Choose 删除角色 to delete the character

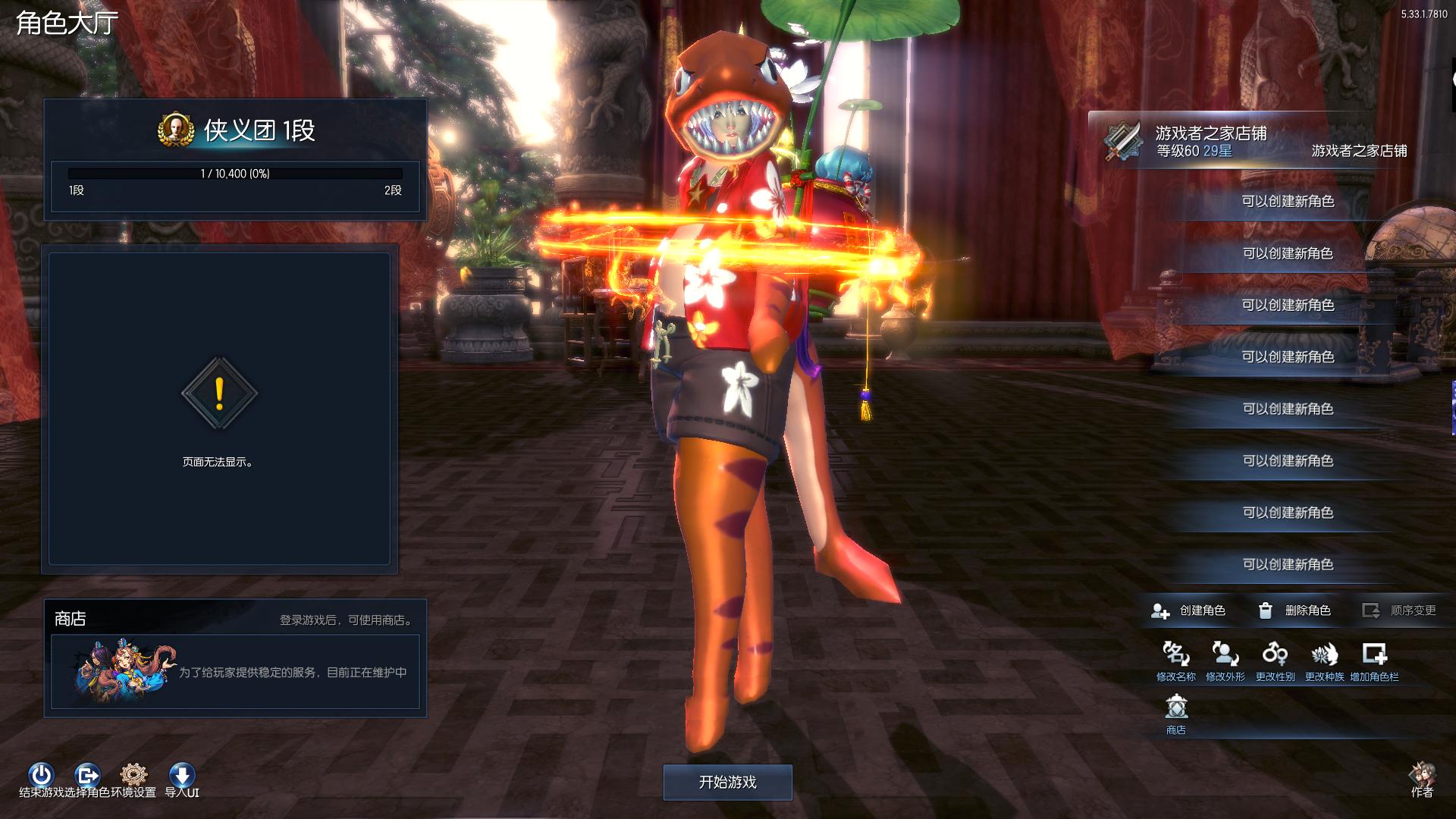click(1295, 610)
